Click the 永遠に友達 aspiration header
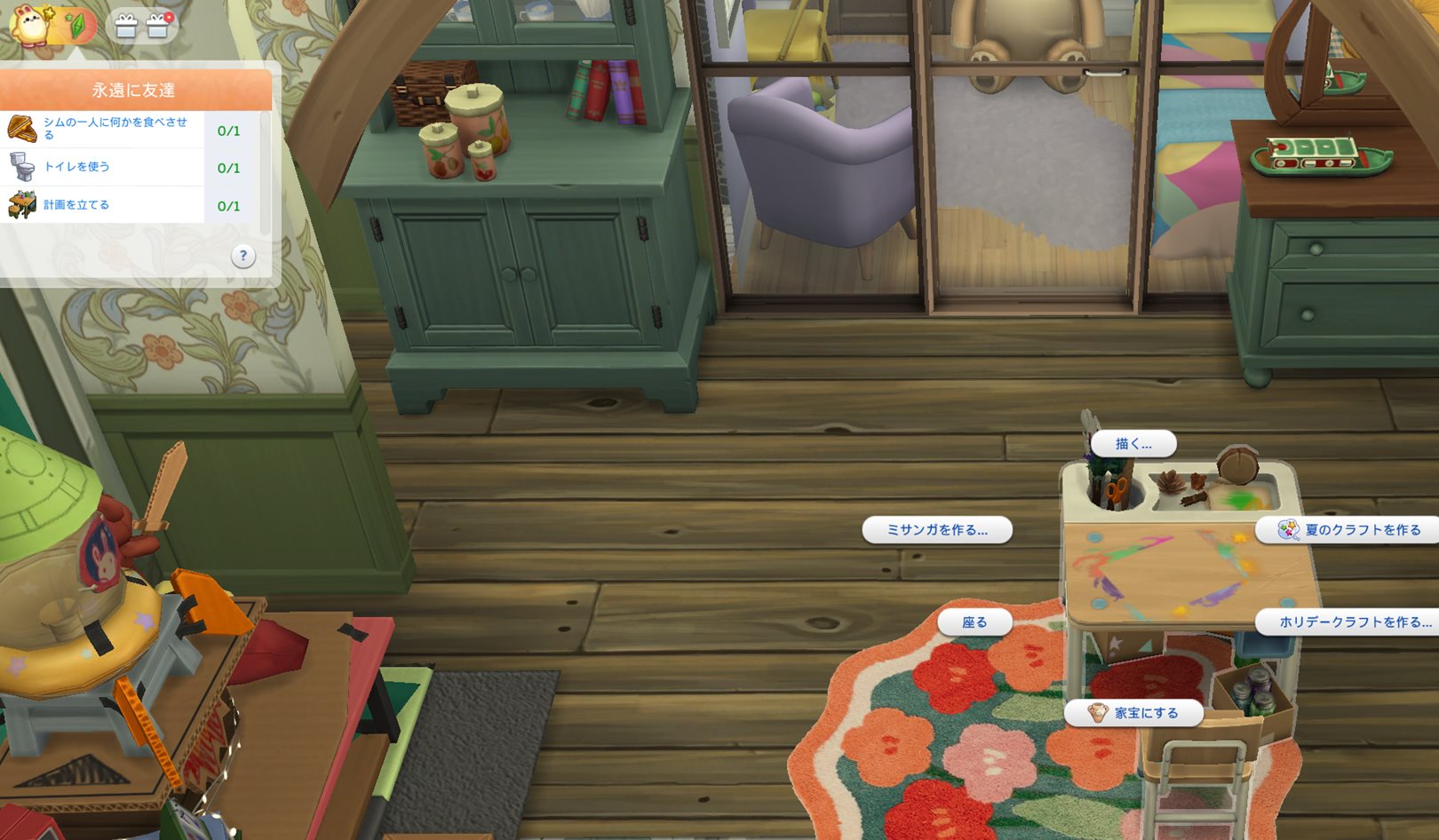The height and width of the screenshot is (840, 1439). click(133, 91)
